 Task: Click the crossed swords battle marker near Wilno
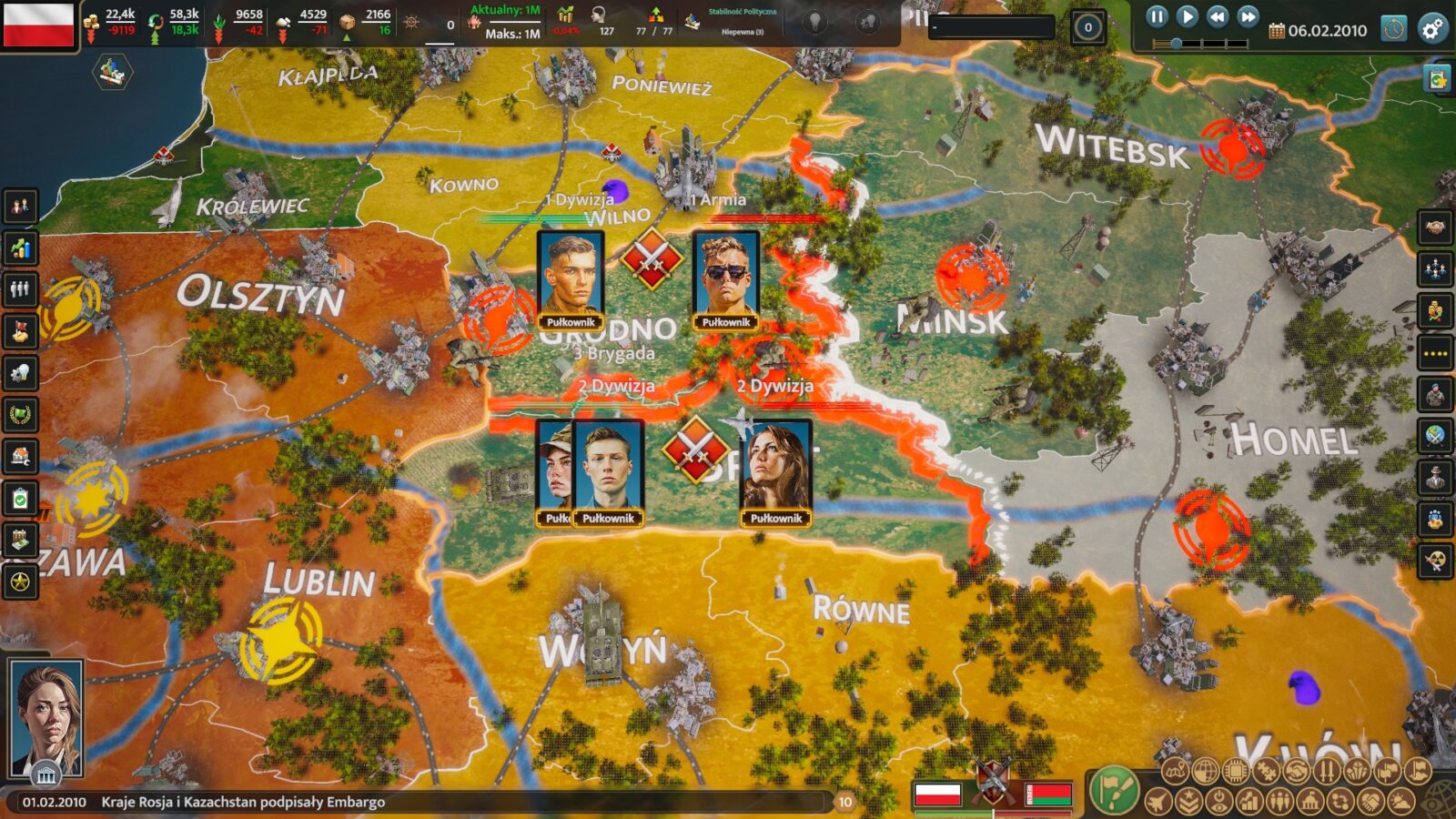(x=652, y=259)
